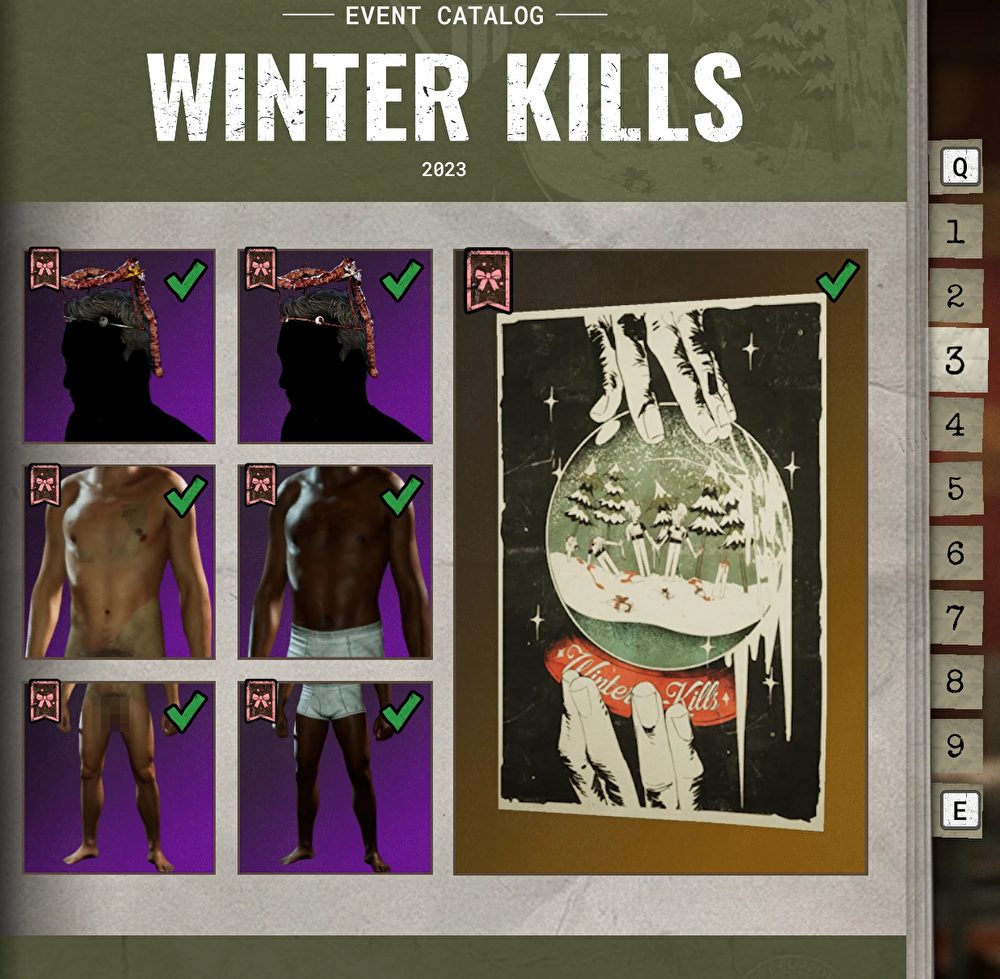This screenshot has width=1000, height=979.
Task: Switch to catalog page 5 tab
Action: (955, 489)
